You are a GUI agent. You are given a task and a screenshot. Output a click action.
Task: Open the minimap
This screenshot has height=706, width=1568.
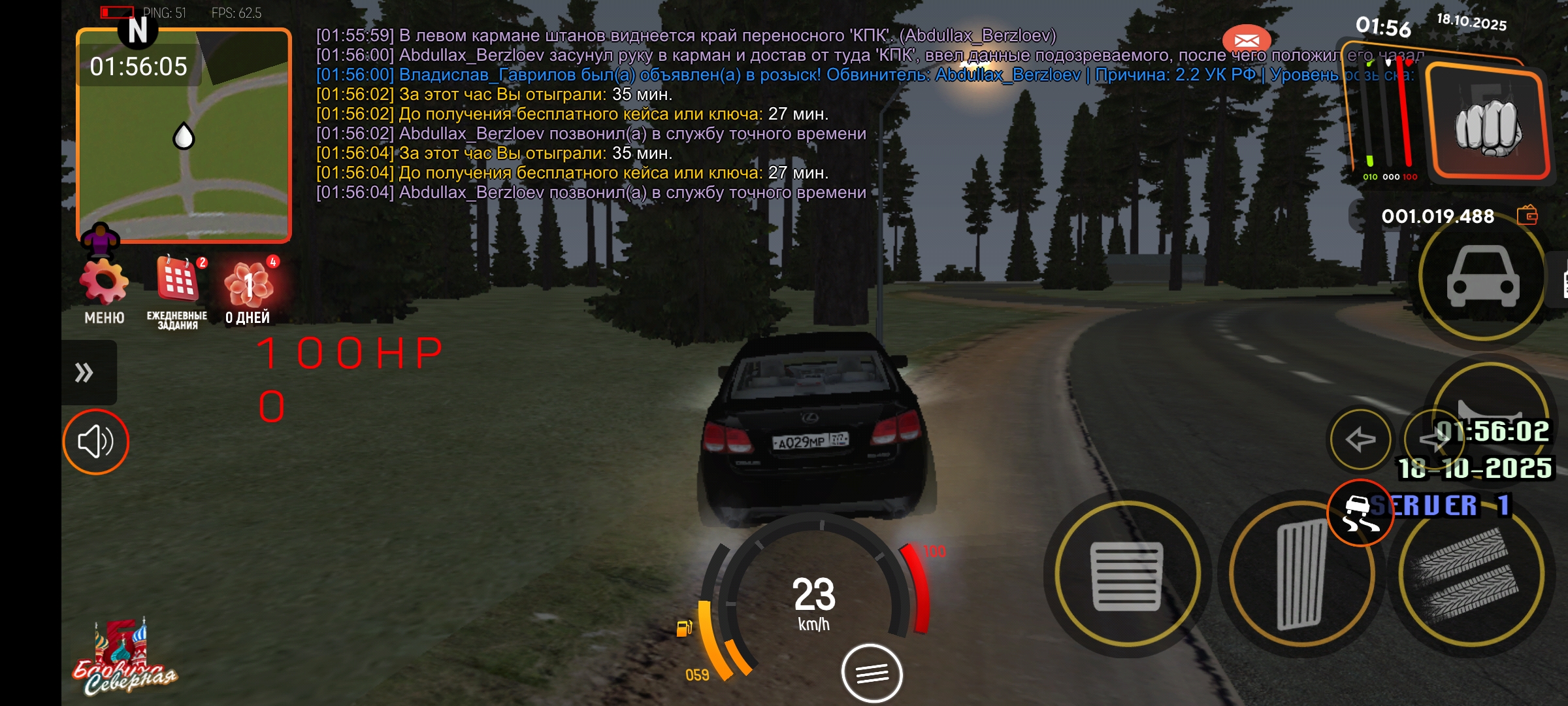pos(184,136)
